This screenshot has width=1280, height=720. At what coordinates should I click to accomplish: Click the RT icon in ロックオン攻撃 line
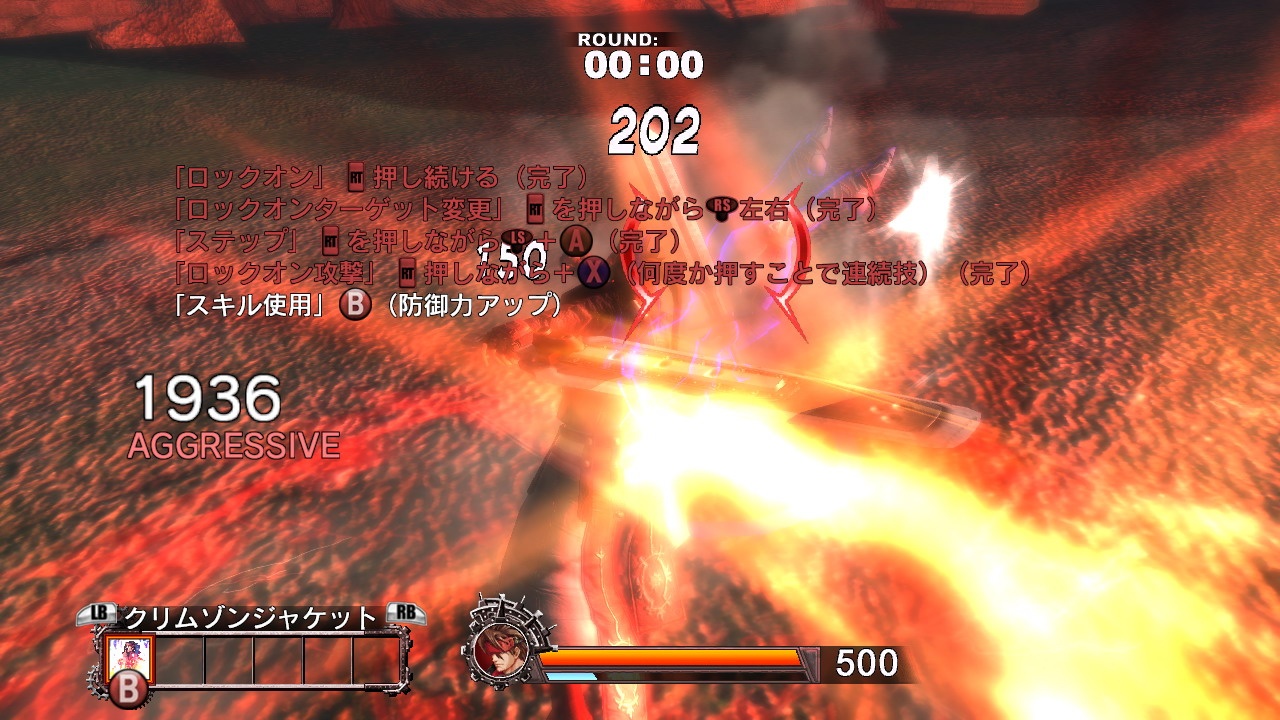click(x=407, y=271)
